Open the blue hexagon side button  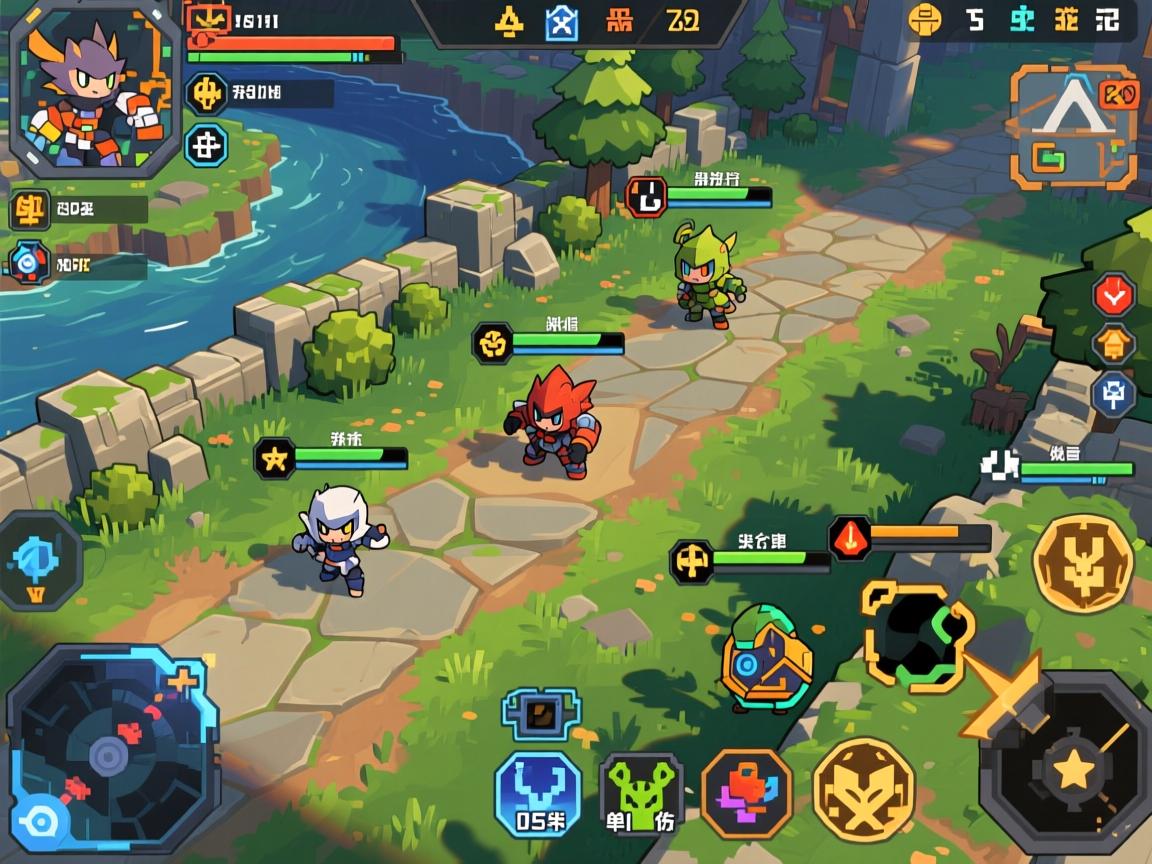click(x=1113, y=394)
